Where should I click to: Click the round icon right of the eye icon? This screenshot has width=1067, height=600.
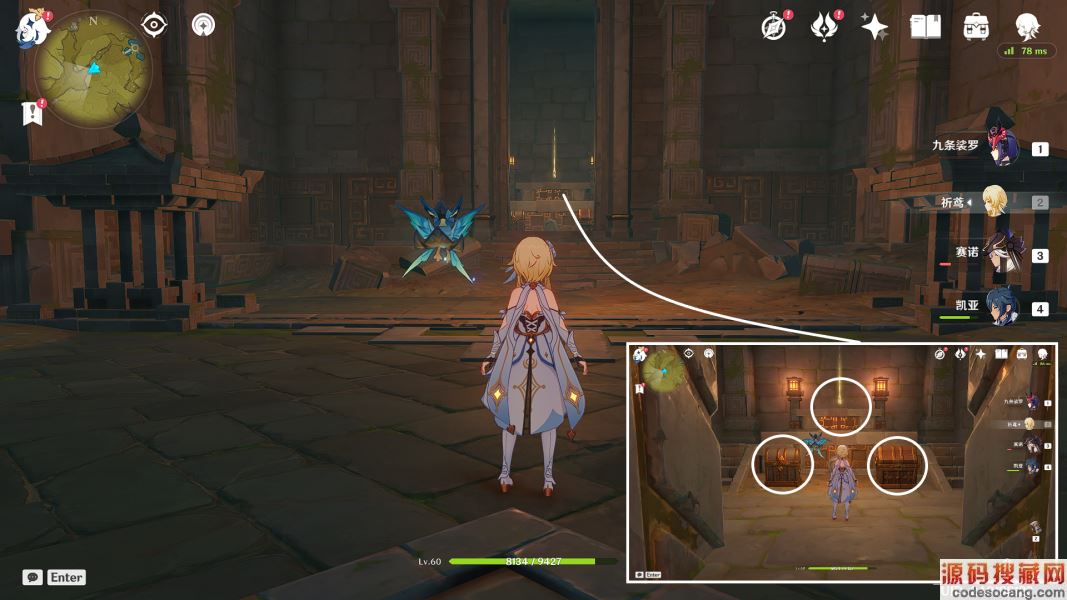[x=203, y=25]
